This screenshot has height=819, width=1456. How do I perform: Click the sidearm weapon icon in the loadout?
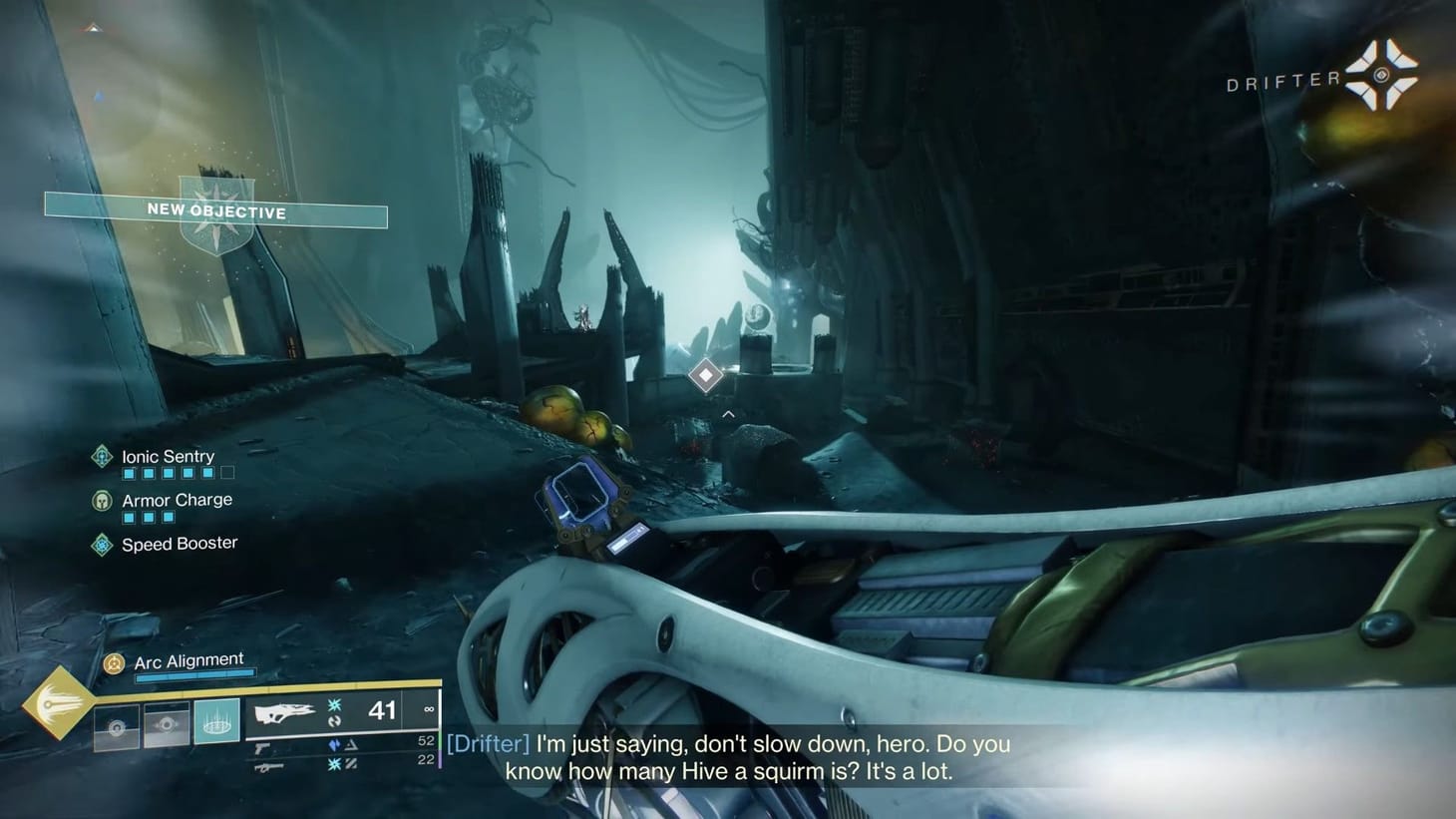coord(262,748)
